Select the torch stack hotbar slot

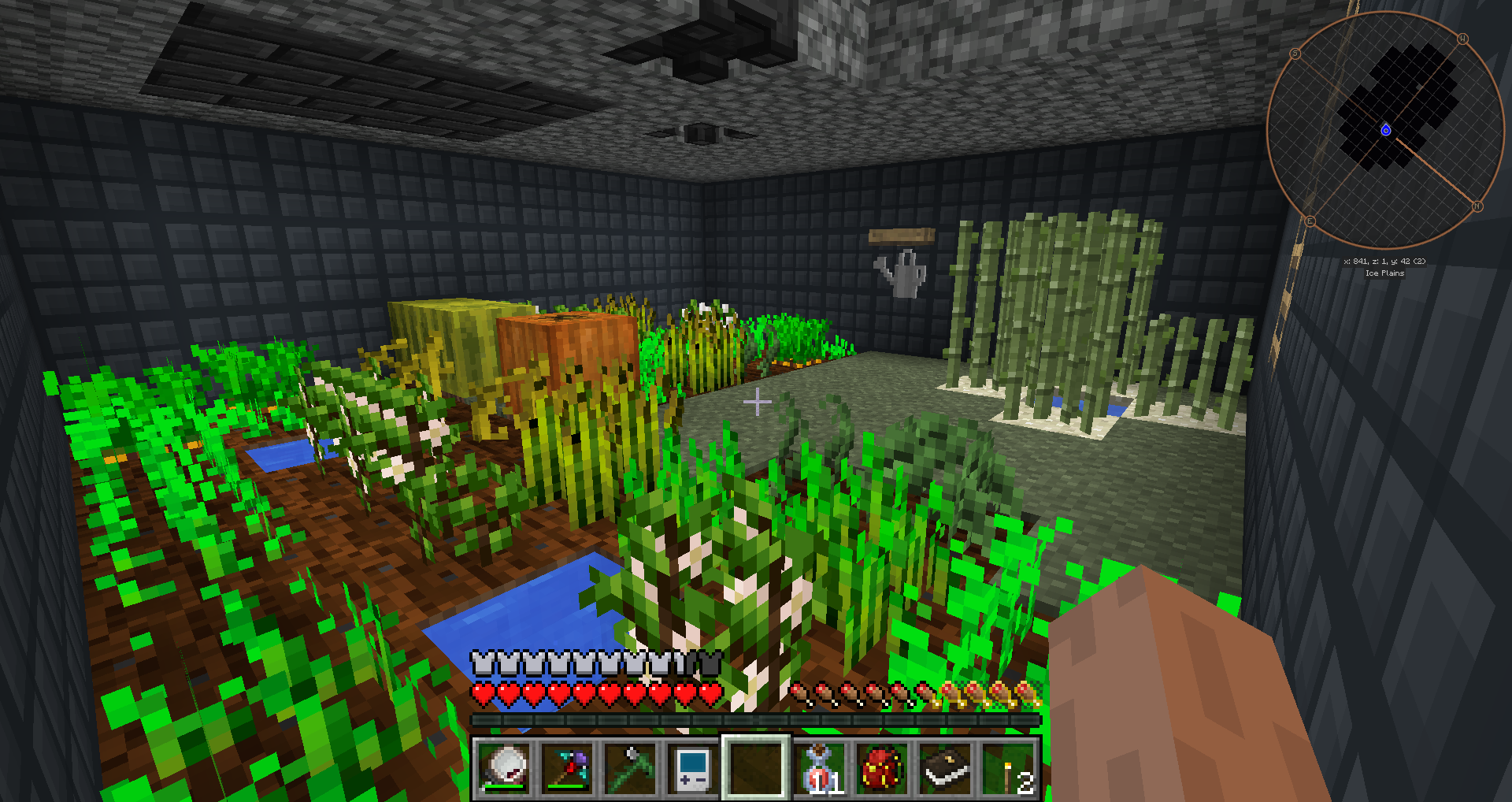click(x=1007, y=767)
